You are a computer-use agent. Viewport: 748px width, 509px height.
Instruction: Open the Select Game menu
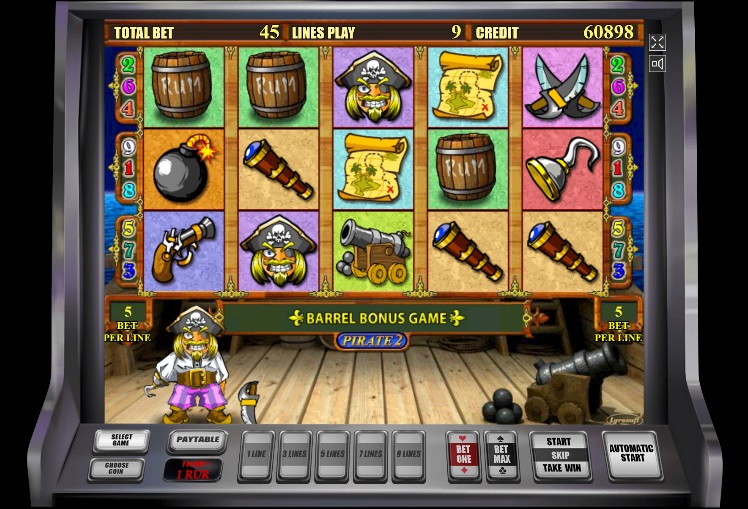click(121, 440)
